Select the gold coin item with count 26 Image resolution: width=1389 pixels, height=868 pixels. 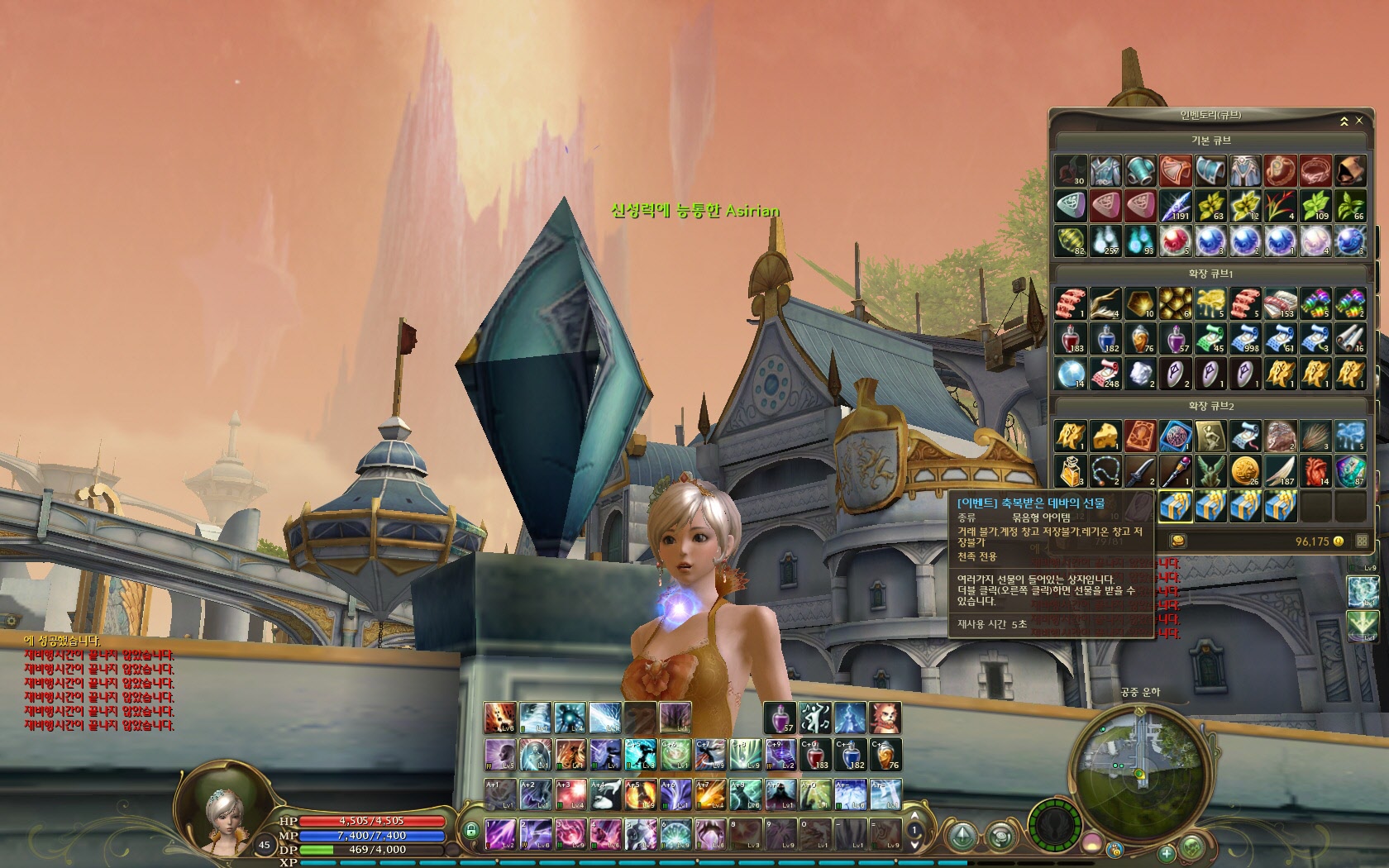click(1245, 471)
